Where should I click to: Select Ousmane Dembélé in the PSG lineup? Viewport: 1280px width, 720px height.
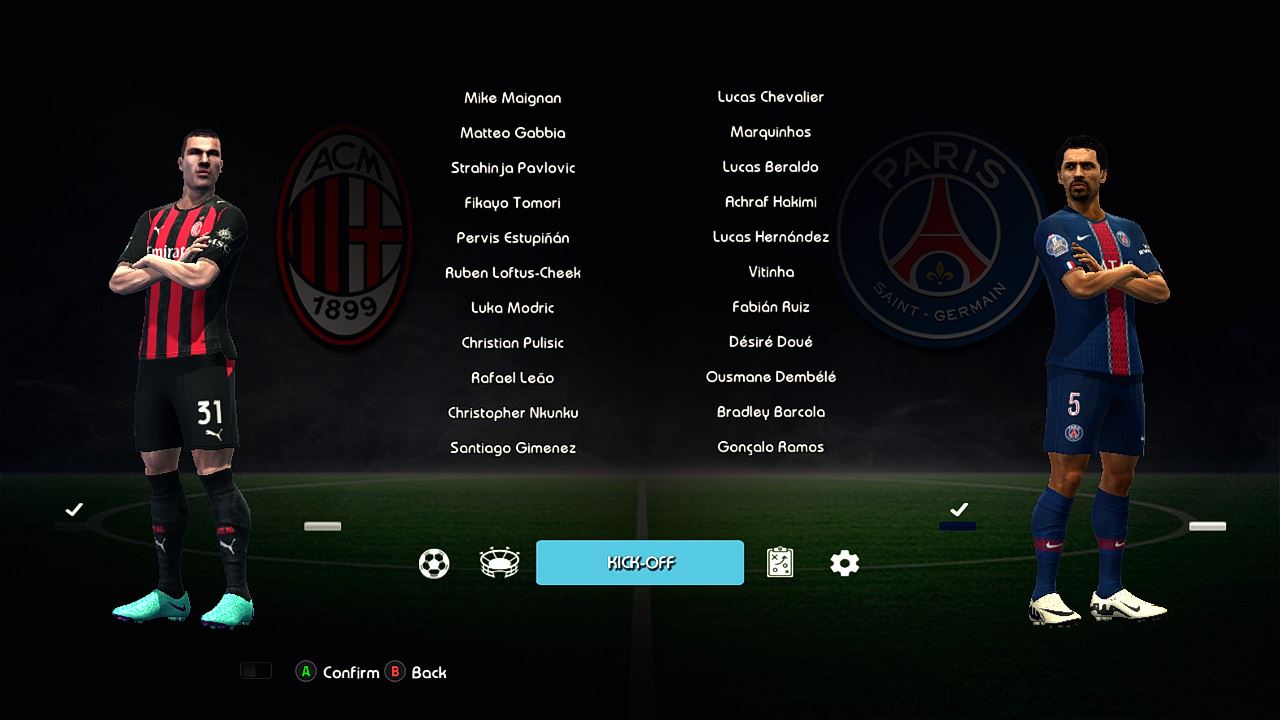[x=771, y=377]
